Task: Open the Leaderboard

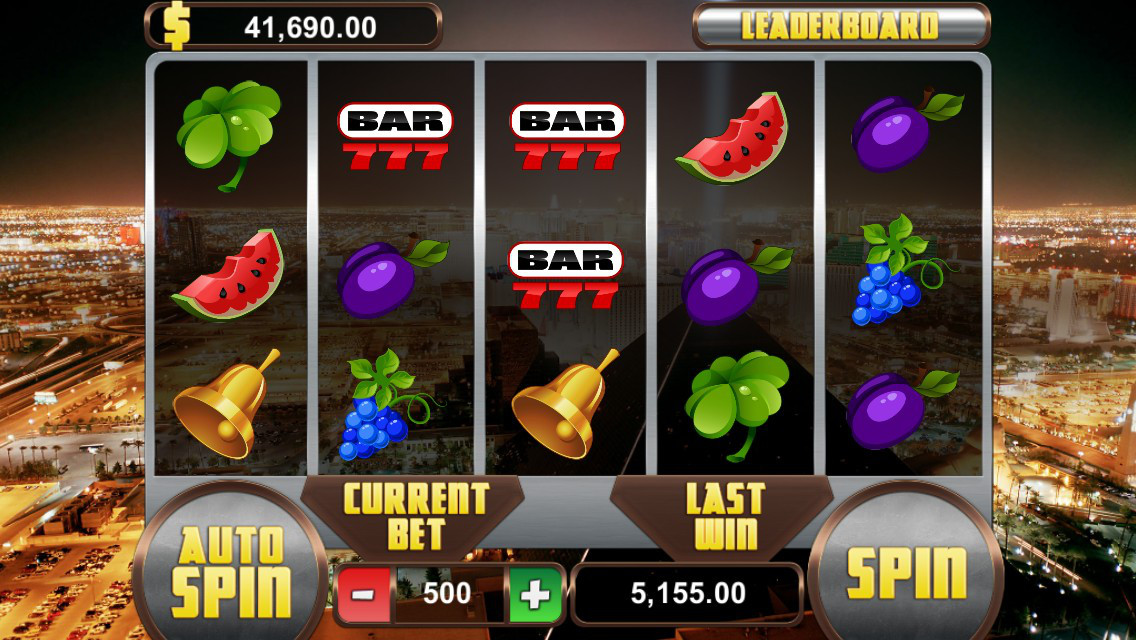Action: [840, 26]
